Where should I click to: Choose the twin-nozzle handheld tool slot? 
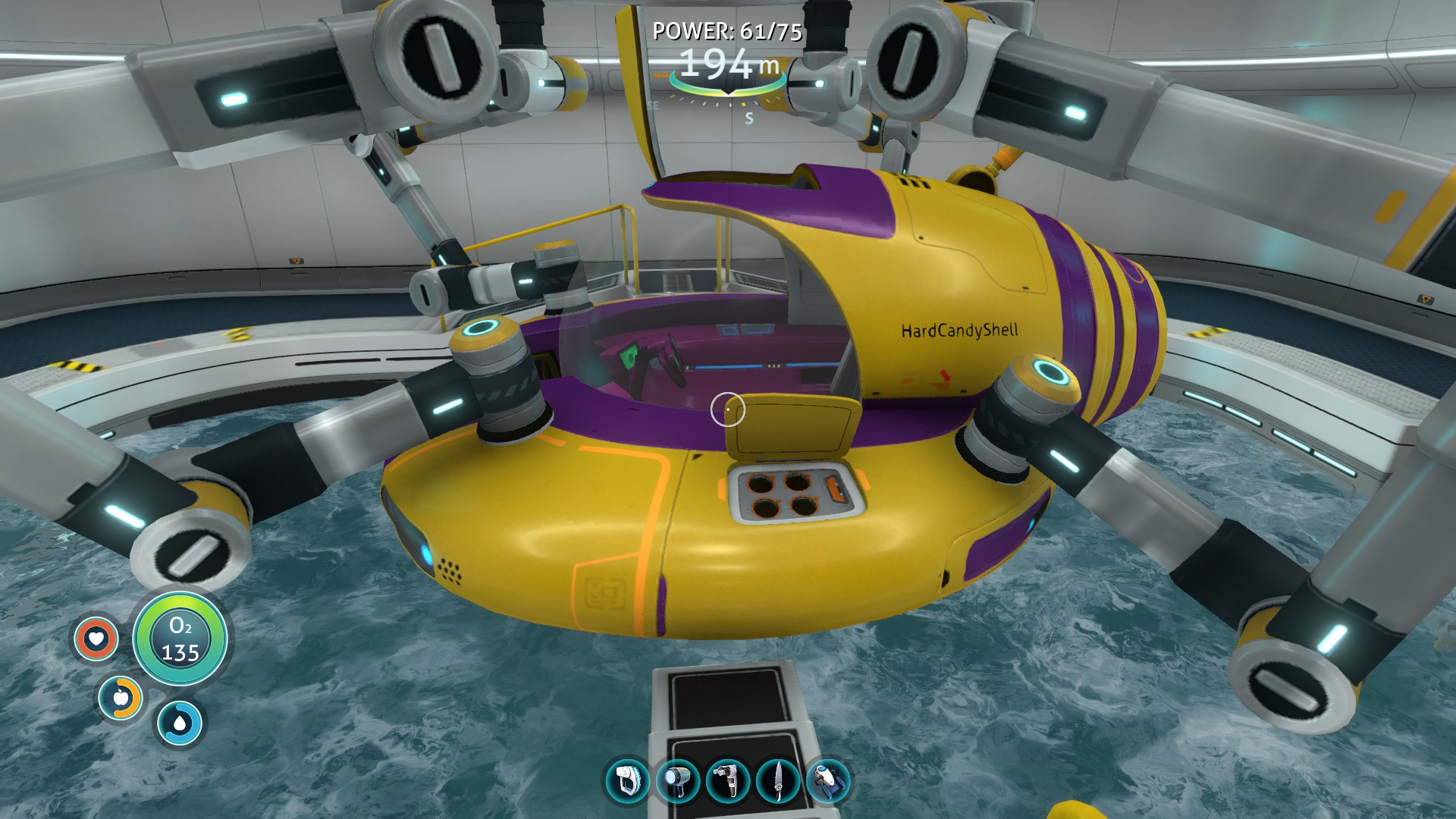click(x=728, y=781)
